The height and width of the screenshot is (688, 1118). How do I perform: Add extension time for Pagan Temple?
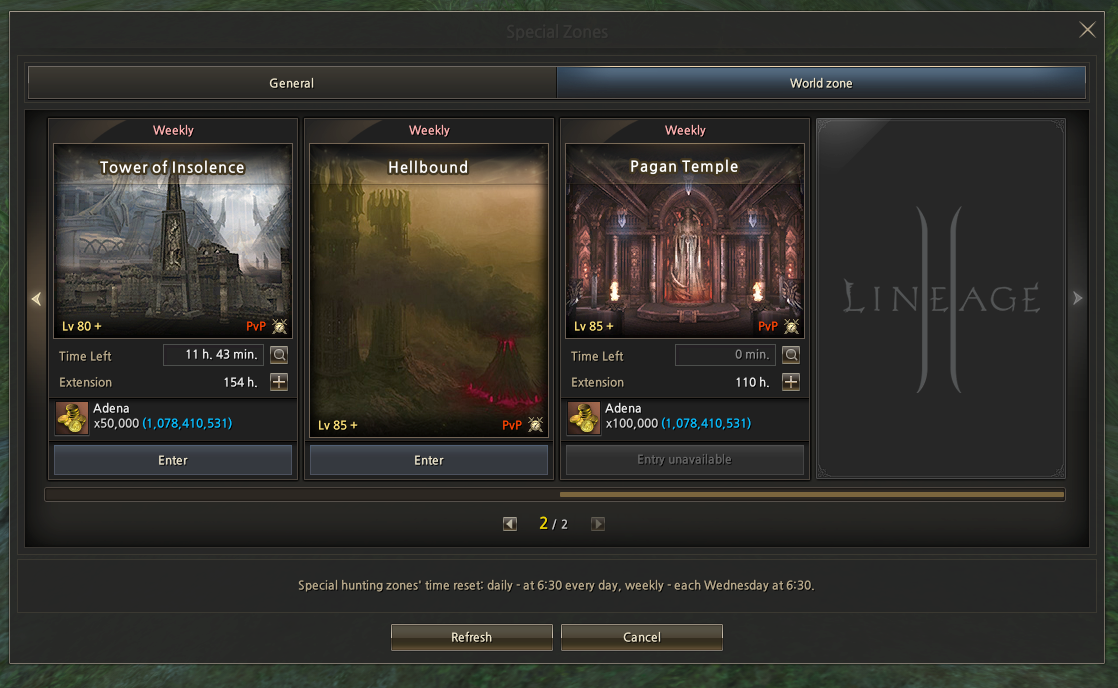(x=791, y=382)
